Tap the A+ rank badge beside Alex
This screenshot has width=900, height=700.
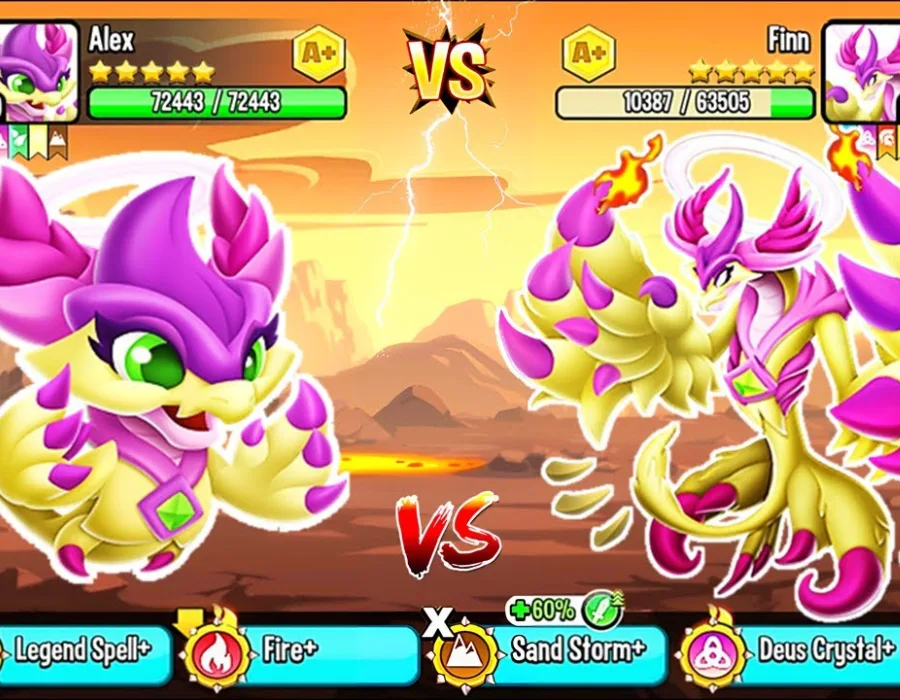coord(318,52)
